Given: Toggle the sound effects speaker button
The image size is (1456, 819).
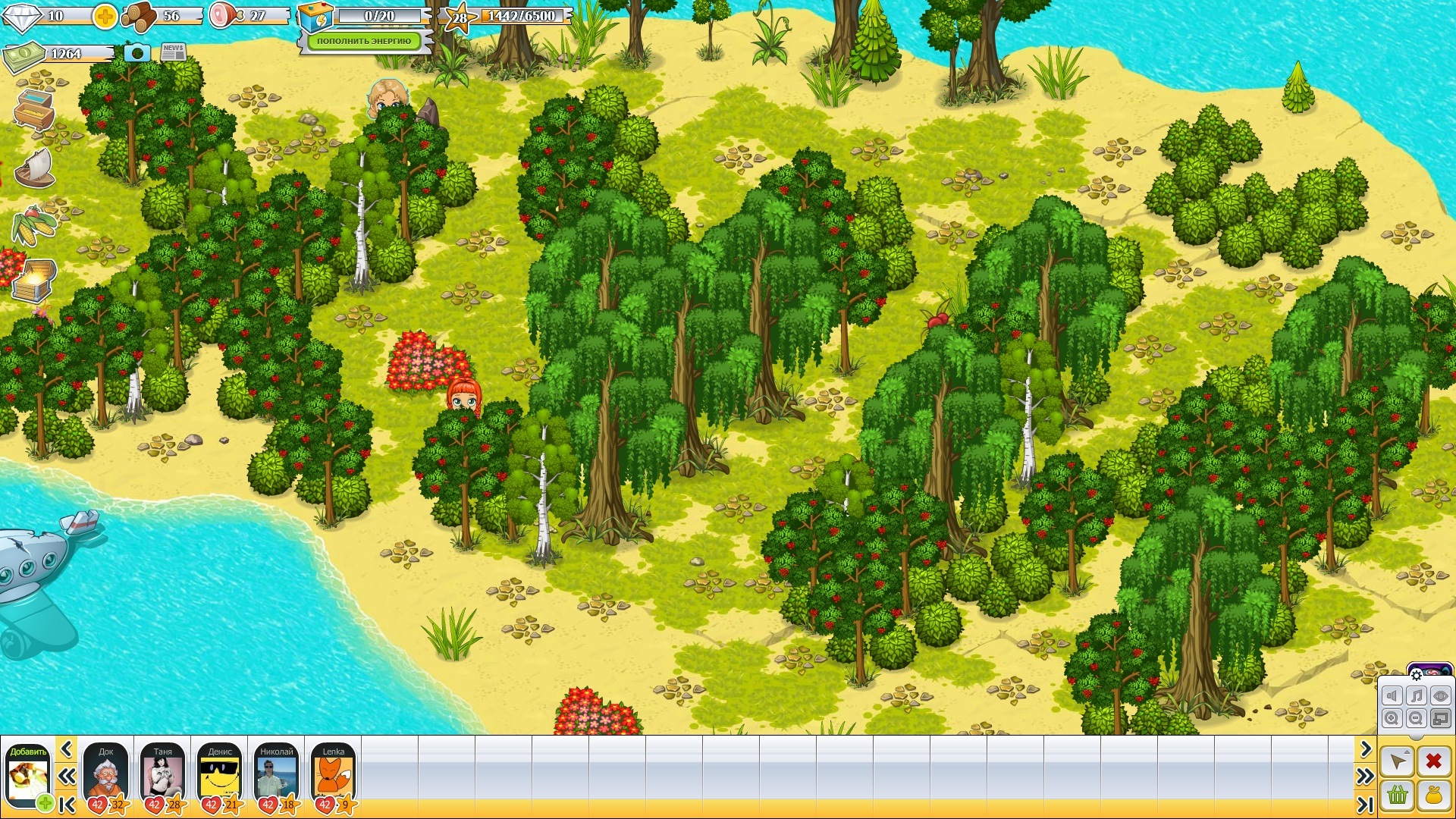Looking at the screenshot, I should click(x=1392, y=696).
